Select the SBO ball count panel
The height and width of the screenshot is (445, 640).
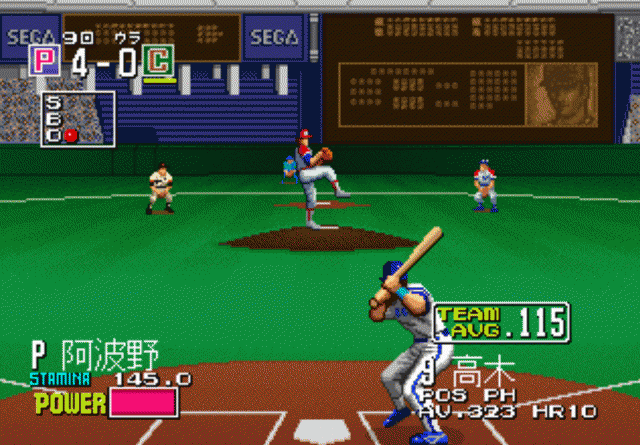point(64,118)
